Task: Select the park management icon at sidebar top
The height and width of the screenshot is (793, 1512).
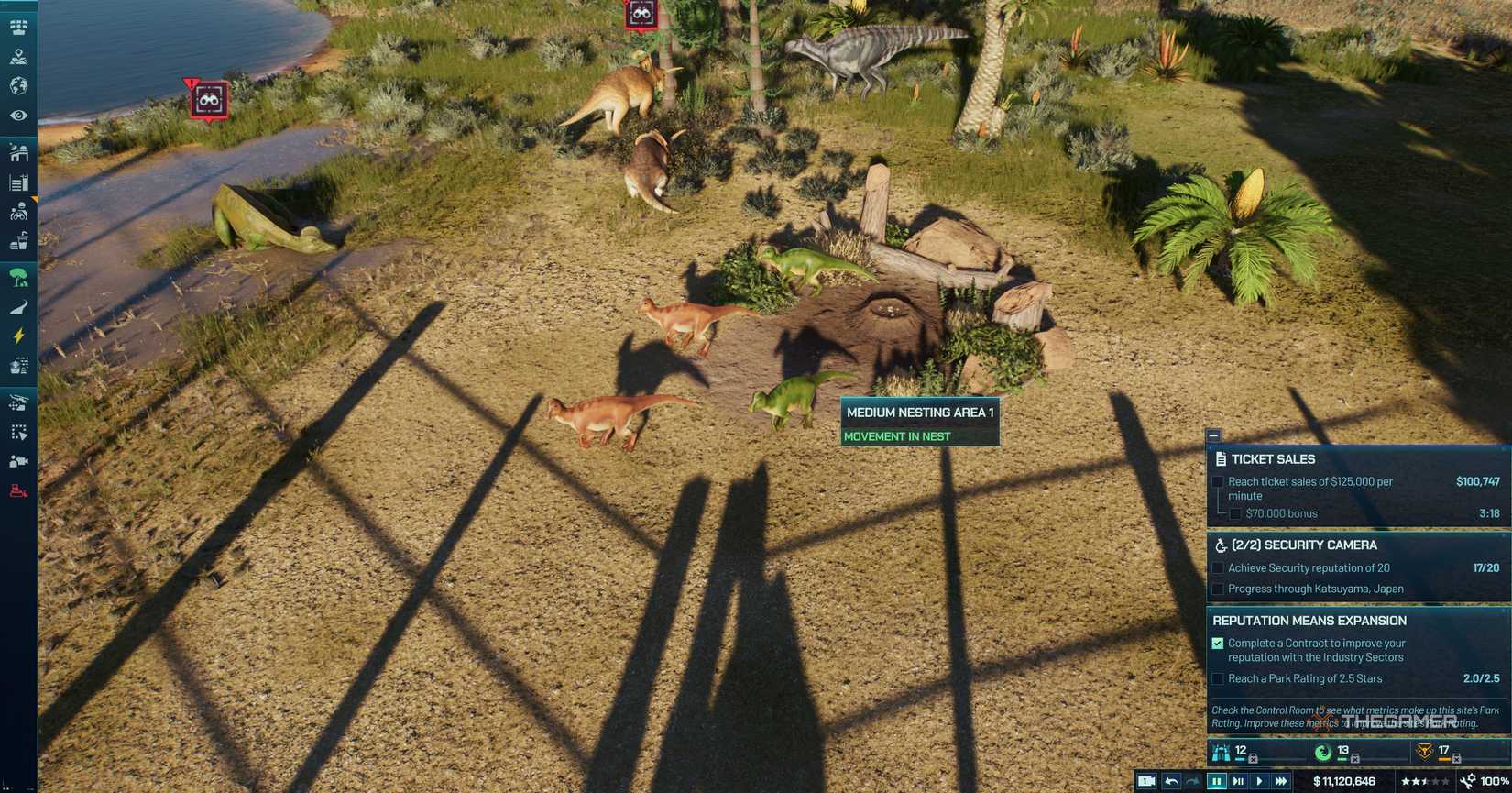Action: point(18,27)
